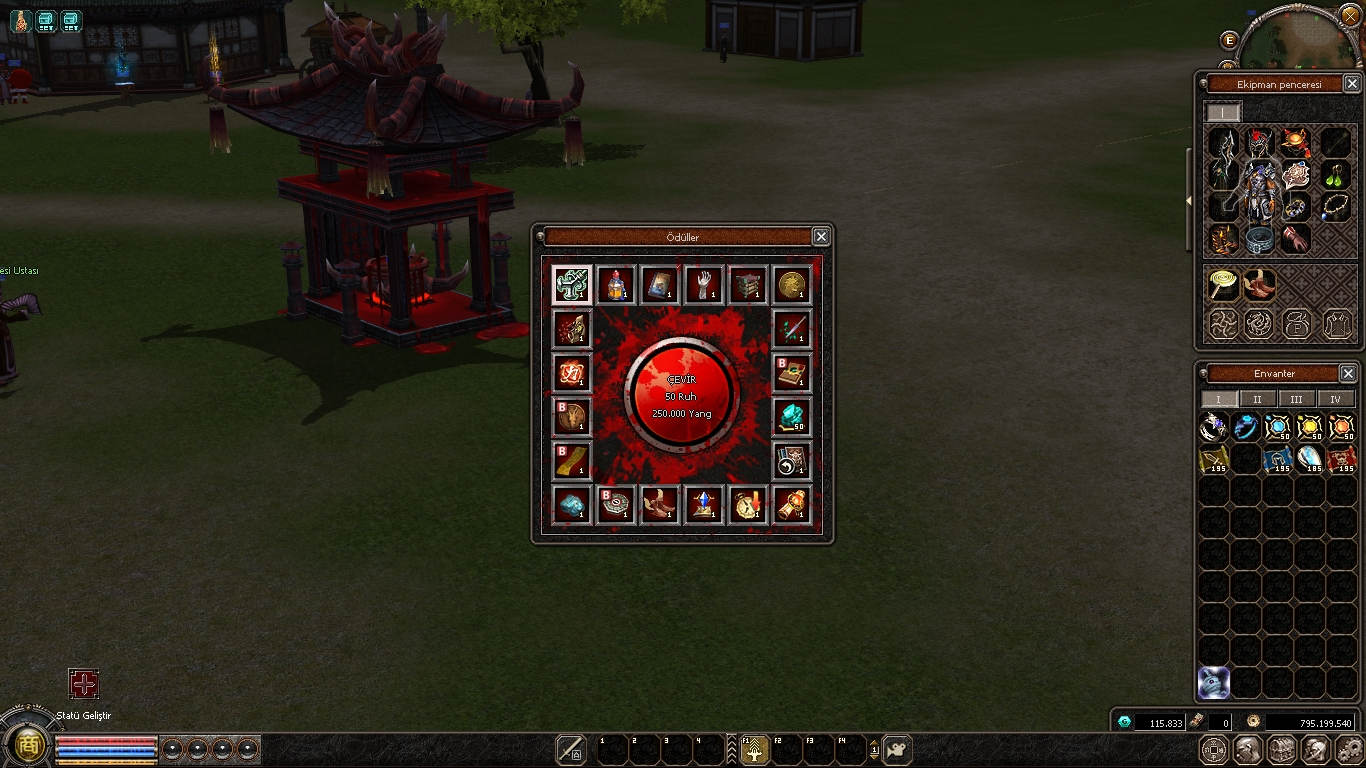Close the Envanter window
The height and width of the screenshot is (768, 1366).
[x=1348, y=373]
